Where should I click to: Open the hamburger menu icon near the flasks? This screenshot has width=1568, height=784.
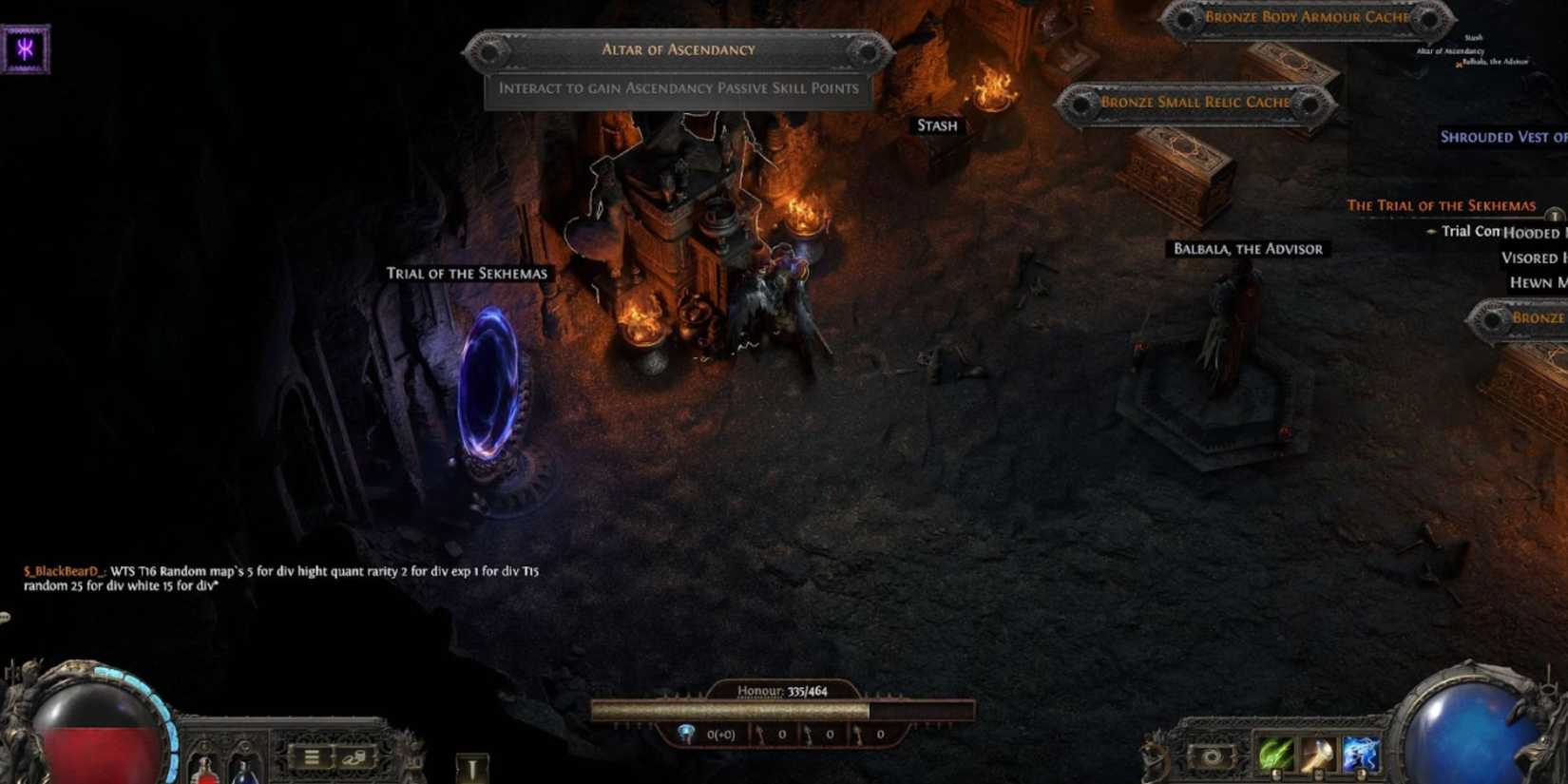311,756
